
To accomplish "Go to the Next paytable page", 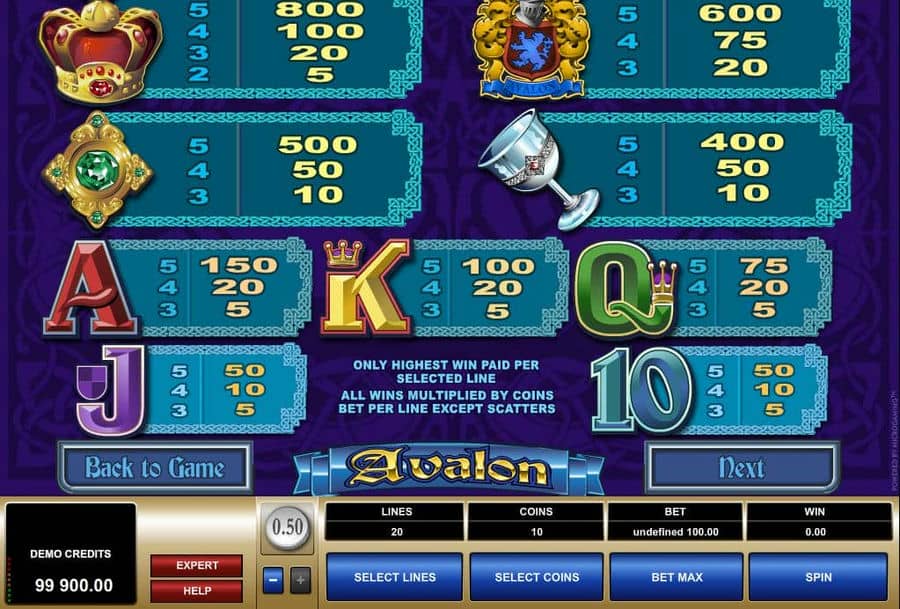I will pyautogui.click(x=741, y=468).
